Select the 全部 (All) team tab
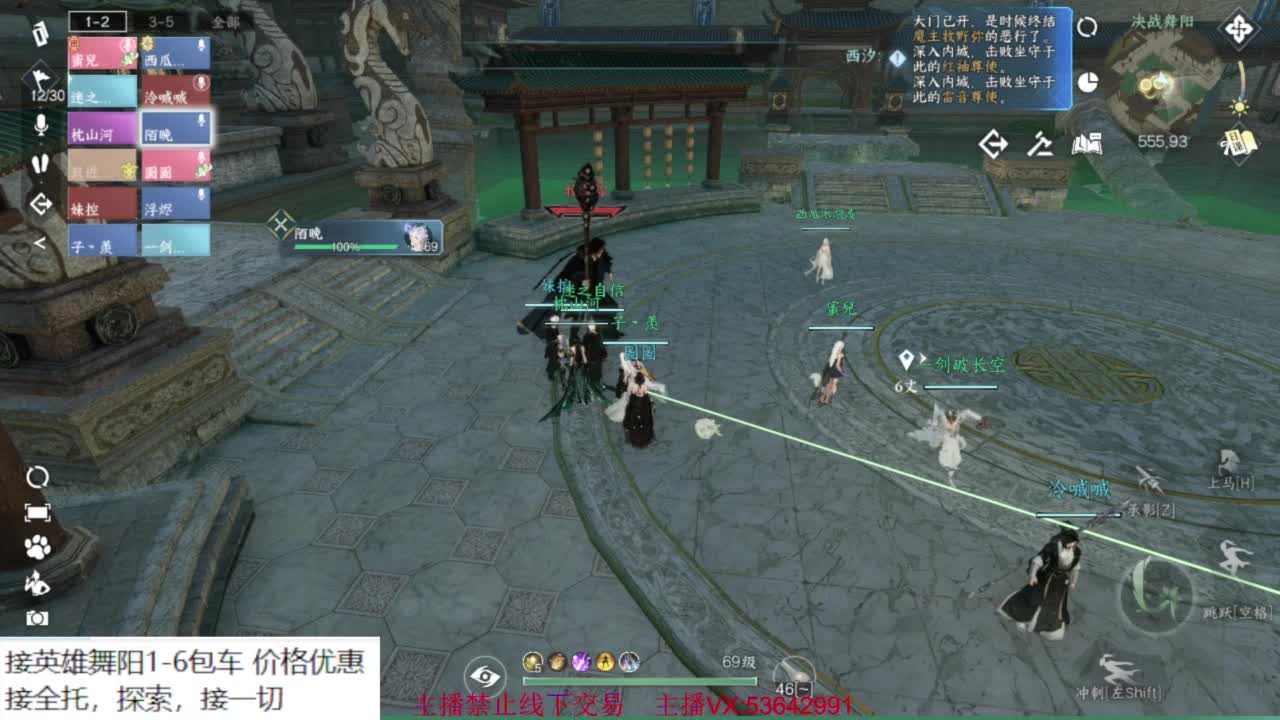The image size is (1280, 720). [x=226, y=22]
